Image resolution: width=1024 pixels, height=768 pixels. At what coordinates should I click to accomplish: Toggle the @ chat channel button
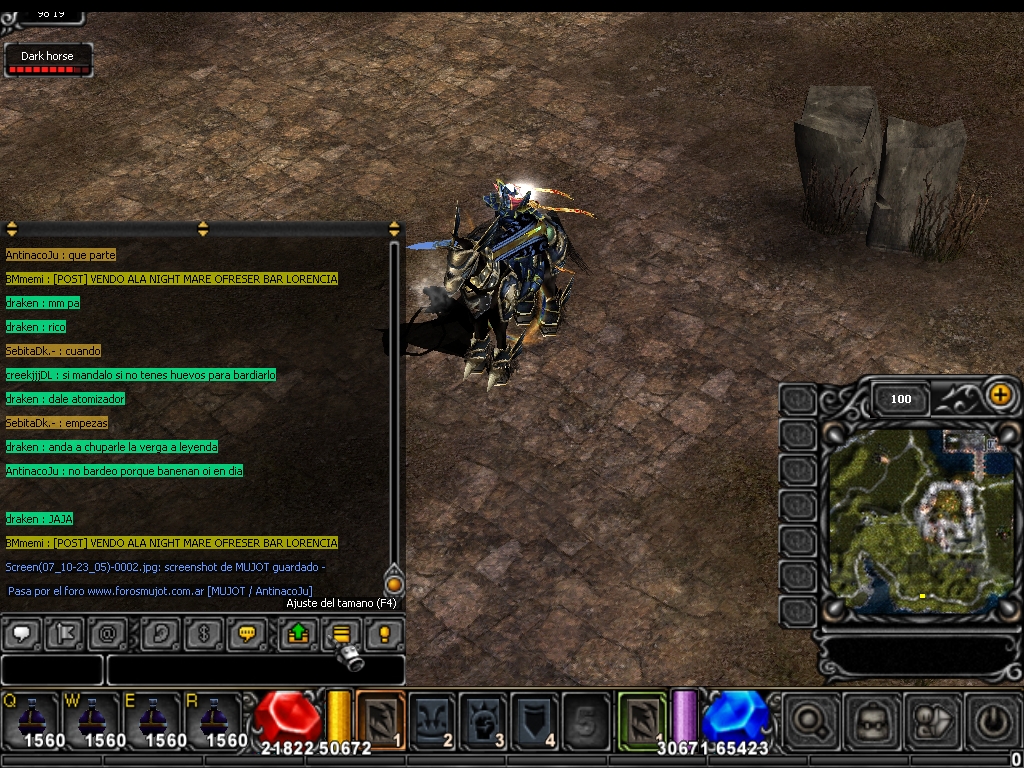[107, 633]
